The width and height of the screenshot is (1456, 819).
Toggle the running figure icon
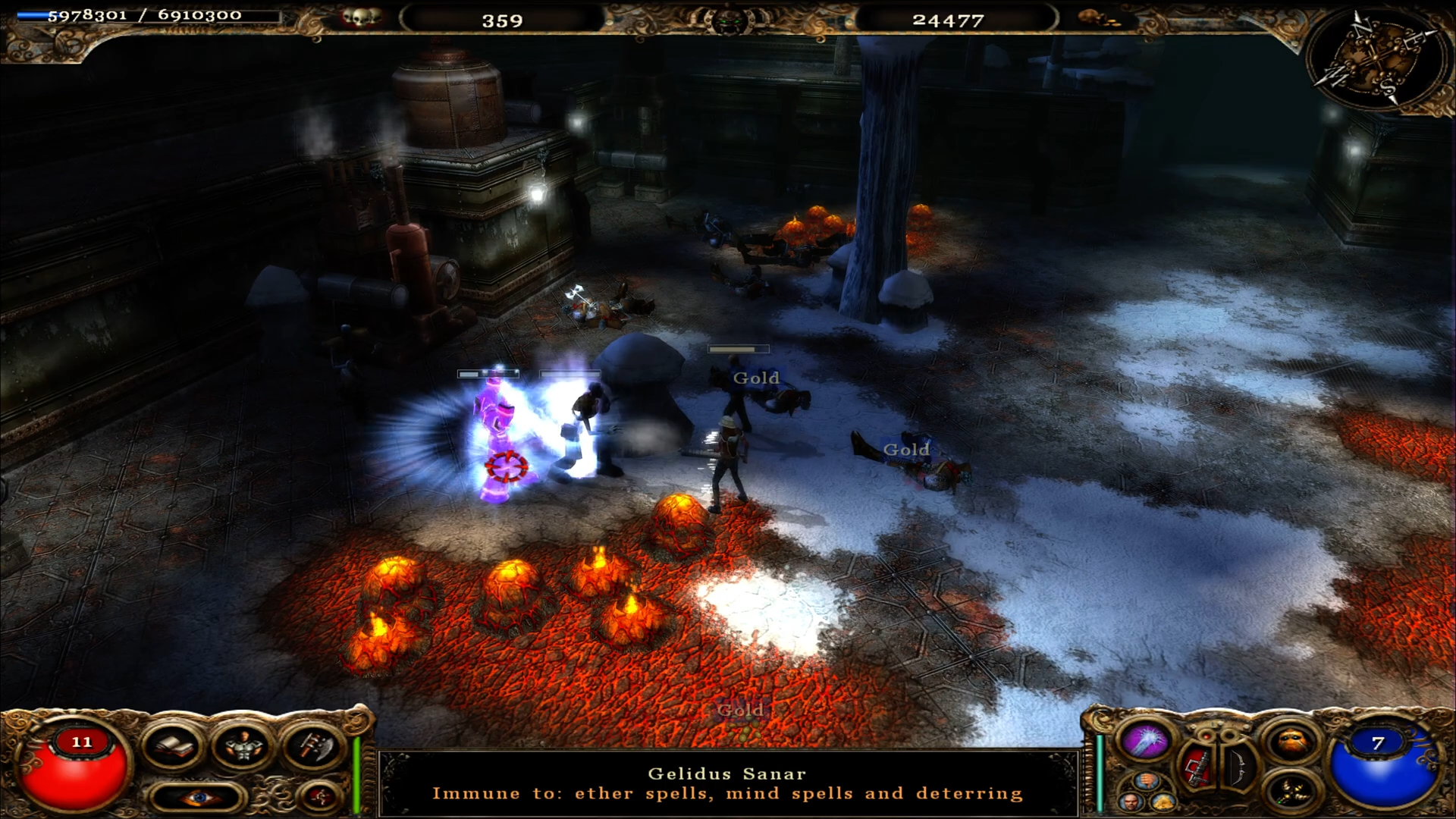(x=321, y=795)
